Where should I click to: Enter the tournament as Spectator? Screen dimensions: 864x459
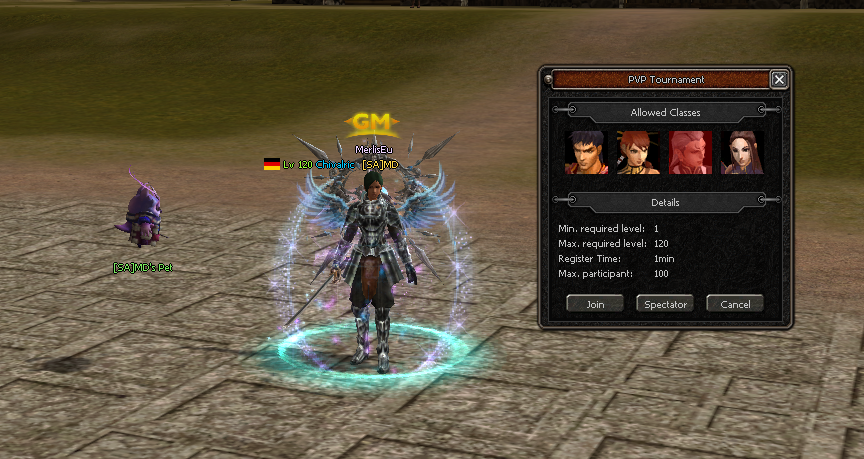(665, 304)
